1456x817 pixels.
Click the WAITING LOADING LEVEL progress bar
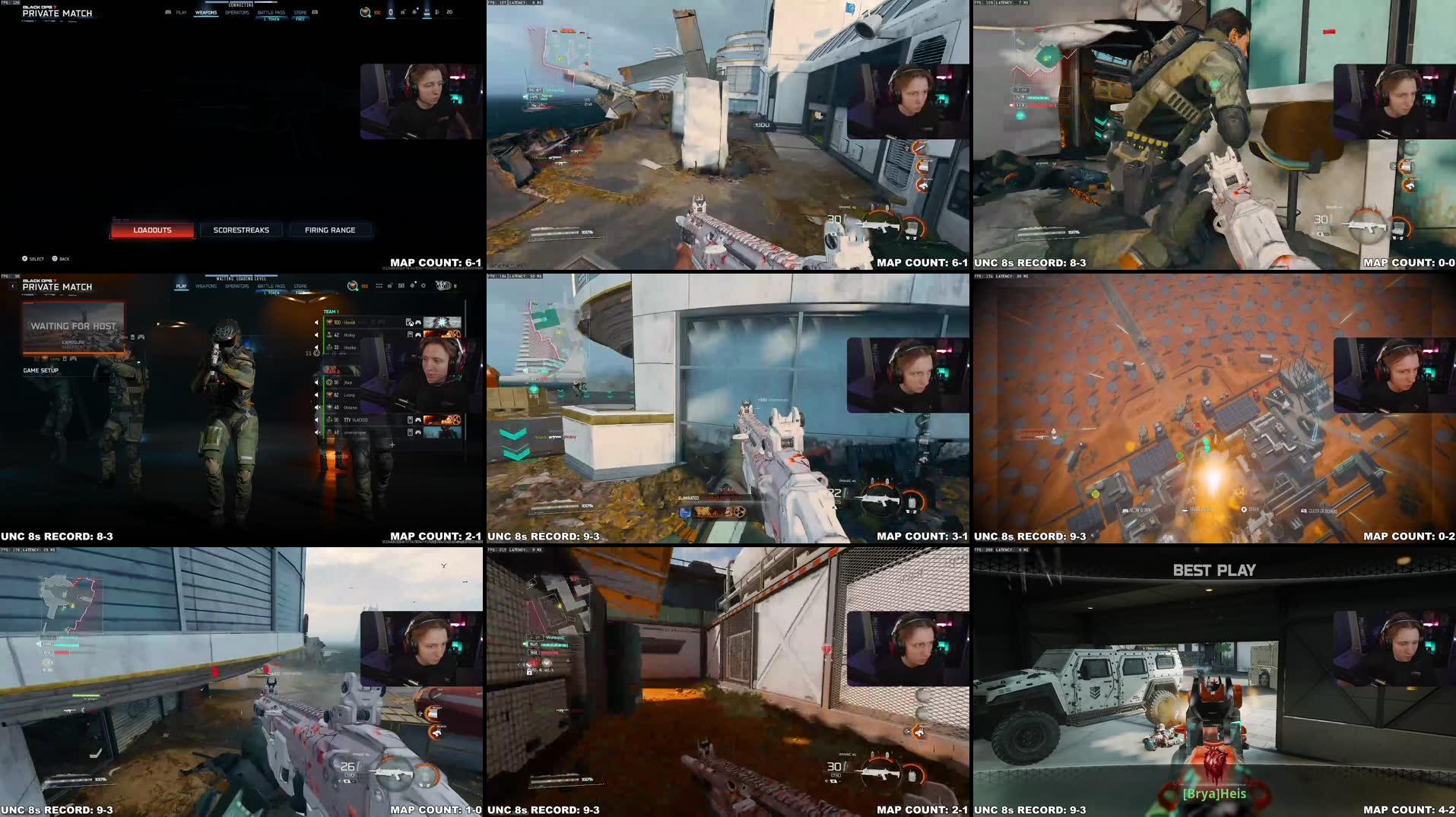pyautogui.click(x=239, y=276)
